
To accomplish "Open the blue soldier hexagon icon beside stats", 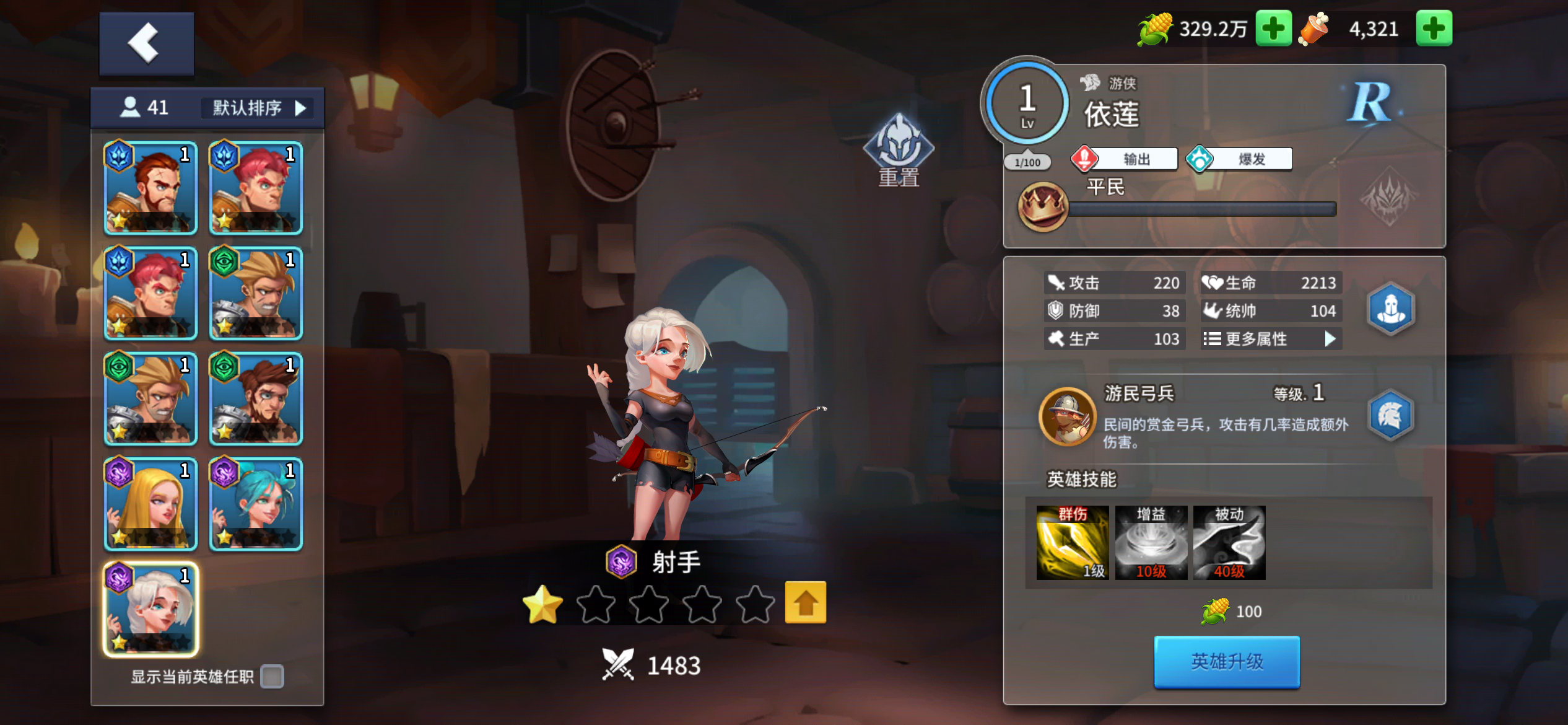I will click(1390, 310).
